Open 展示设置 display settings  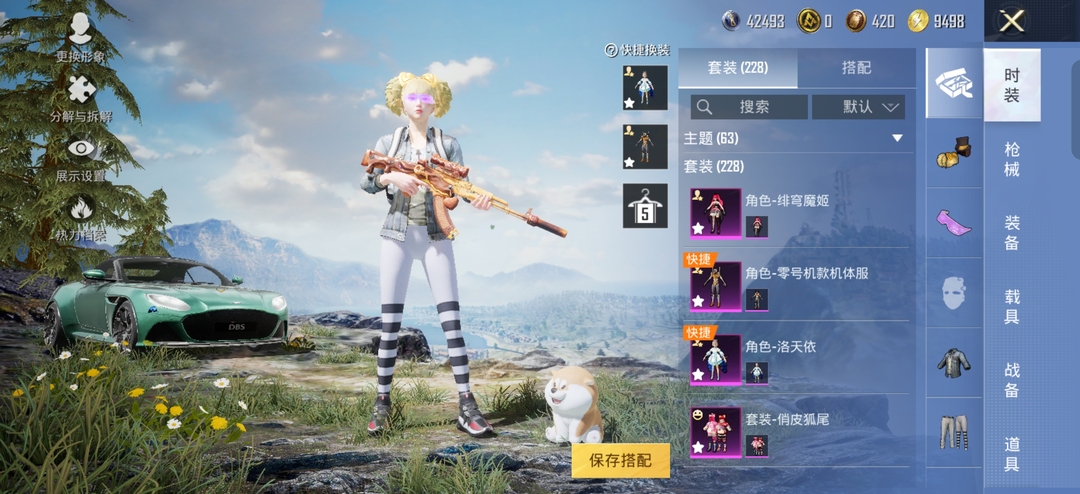point(80,158)
